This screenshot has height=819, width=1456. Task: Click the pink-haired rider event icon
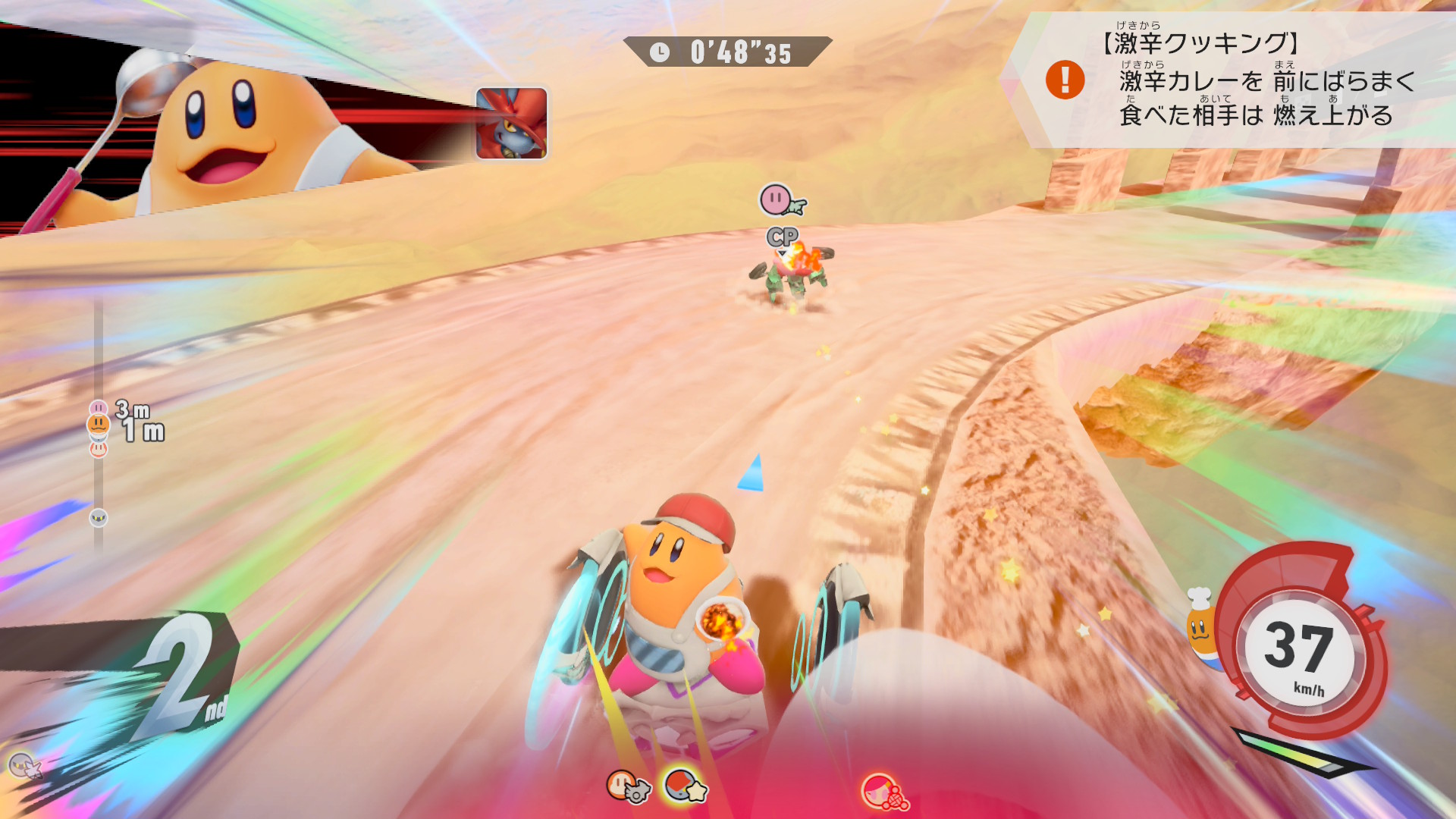(x=883, y=792)
